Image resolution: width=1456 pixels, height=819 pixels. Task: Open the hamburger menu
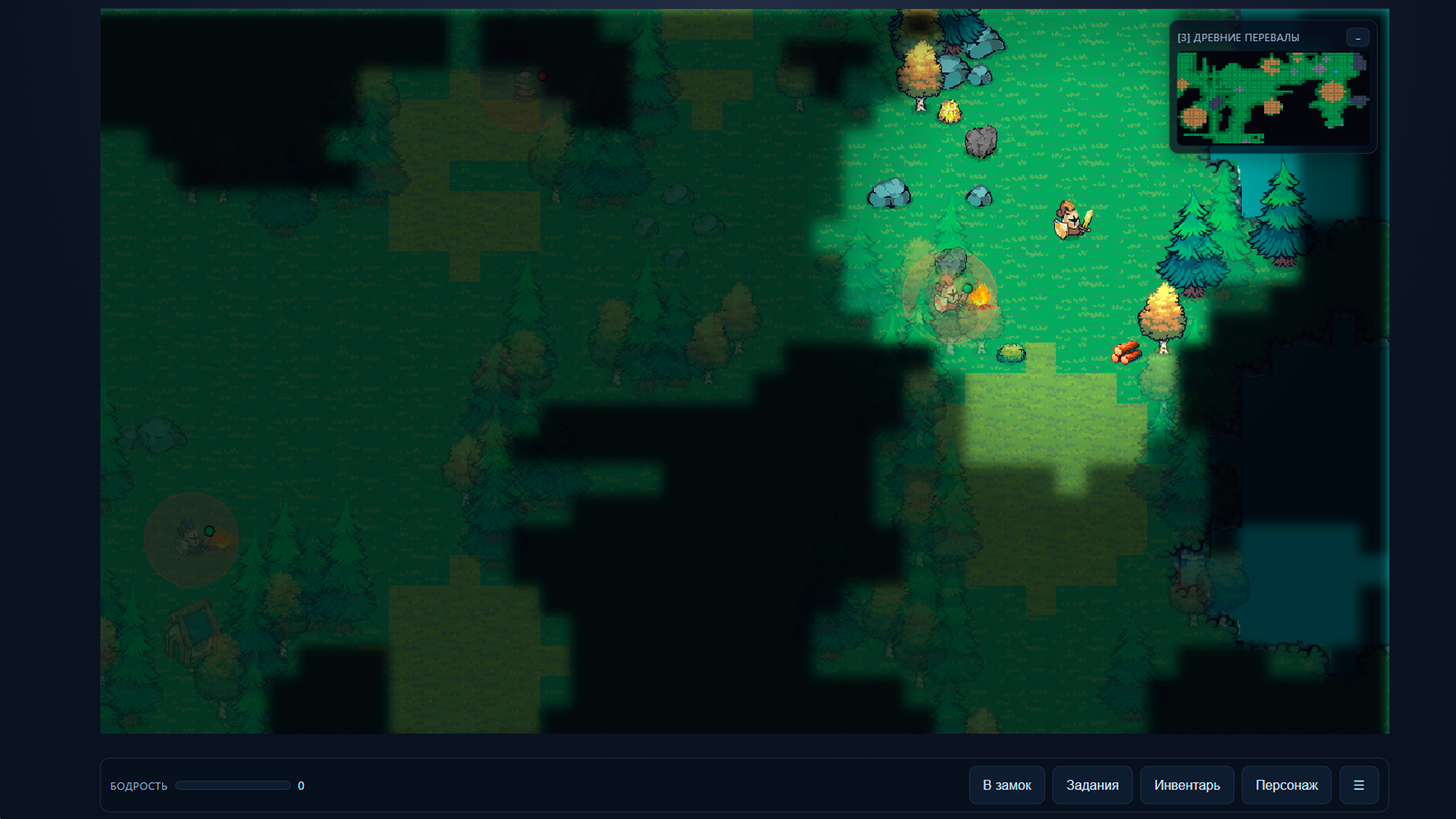click(x=1359, y=785)
